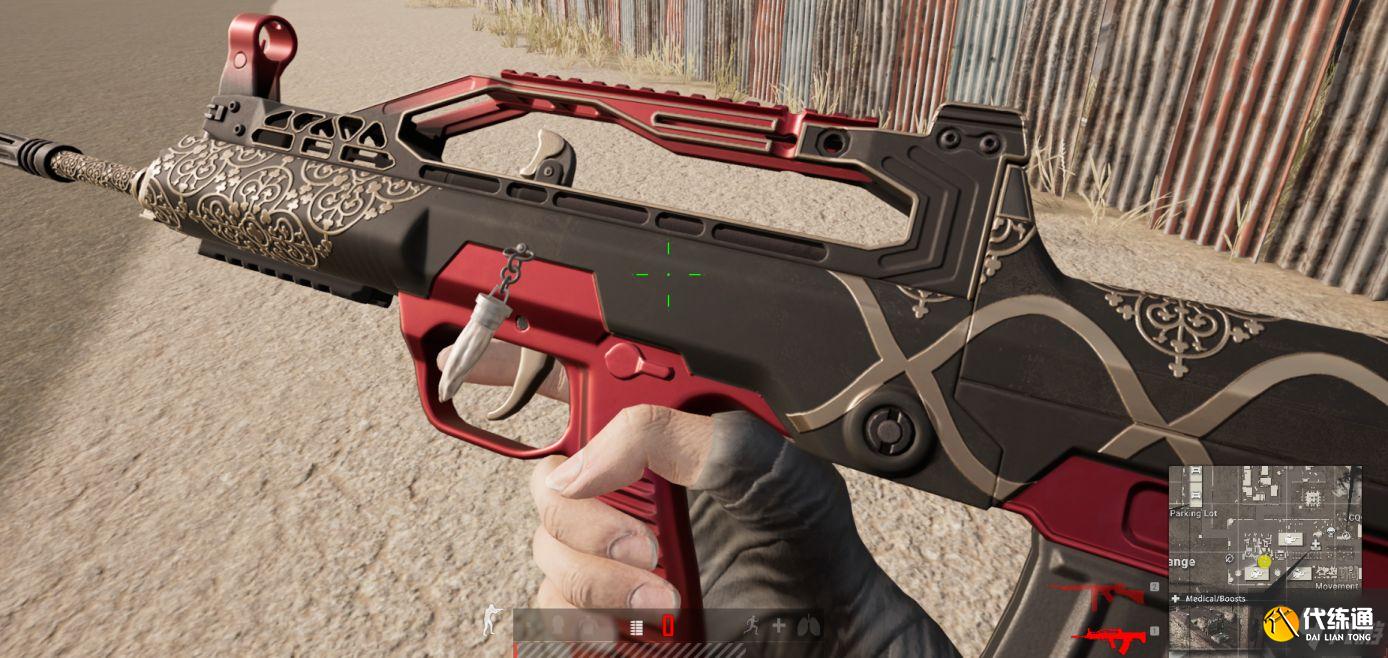Click the standing stance soldier icon
Viewport: 1388px width, 658px height.
(x=490, y=621)
